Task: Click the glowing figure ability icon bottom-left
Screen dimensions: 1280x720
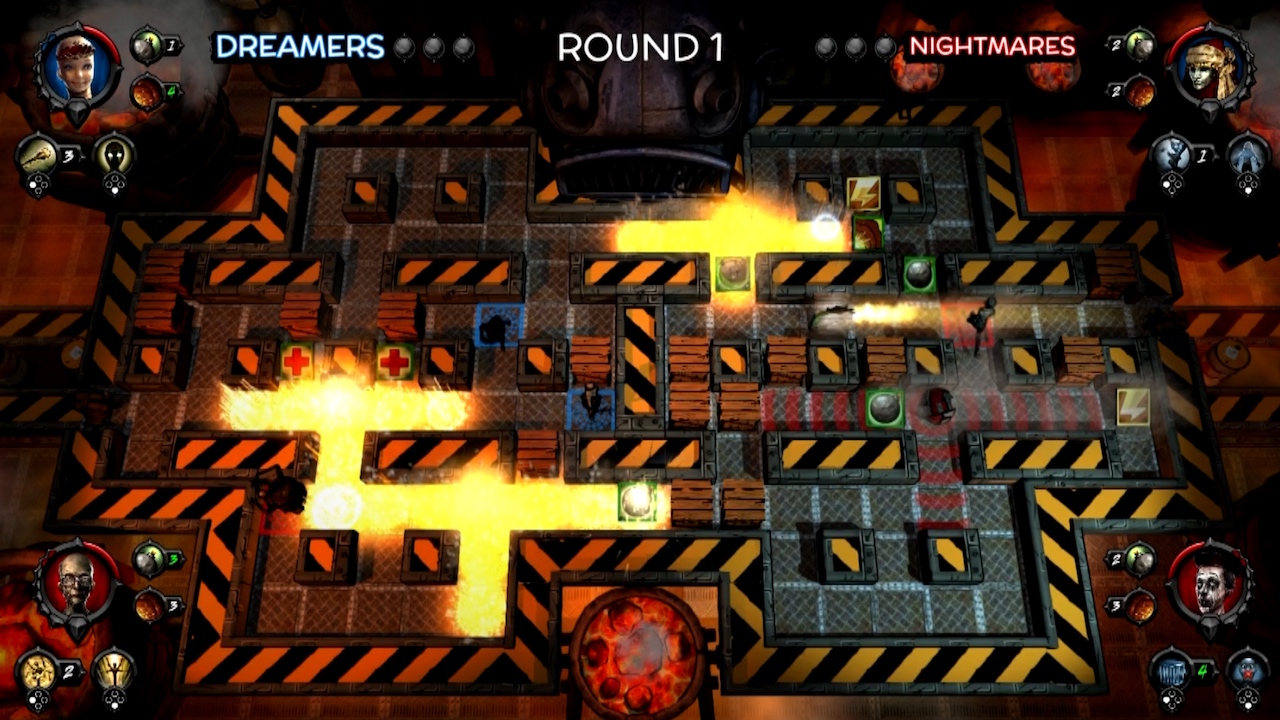Action: [x=113, y=670]
